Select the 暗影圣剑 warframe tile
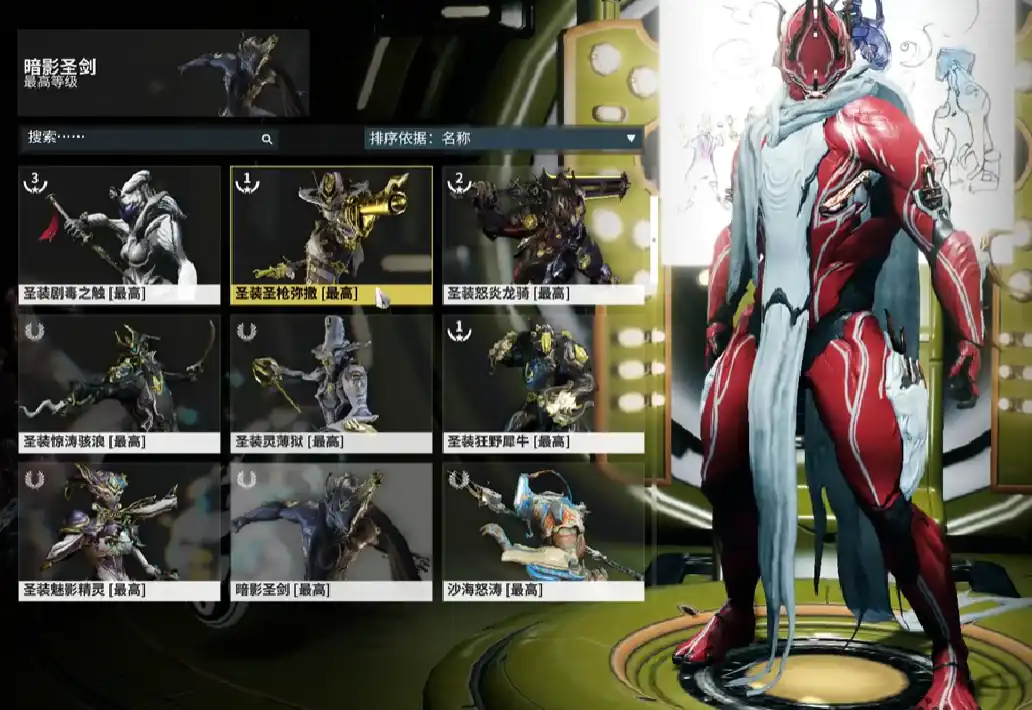The width and height of the screenshot is (1032, 710). click(331, 531)
